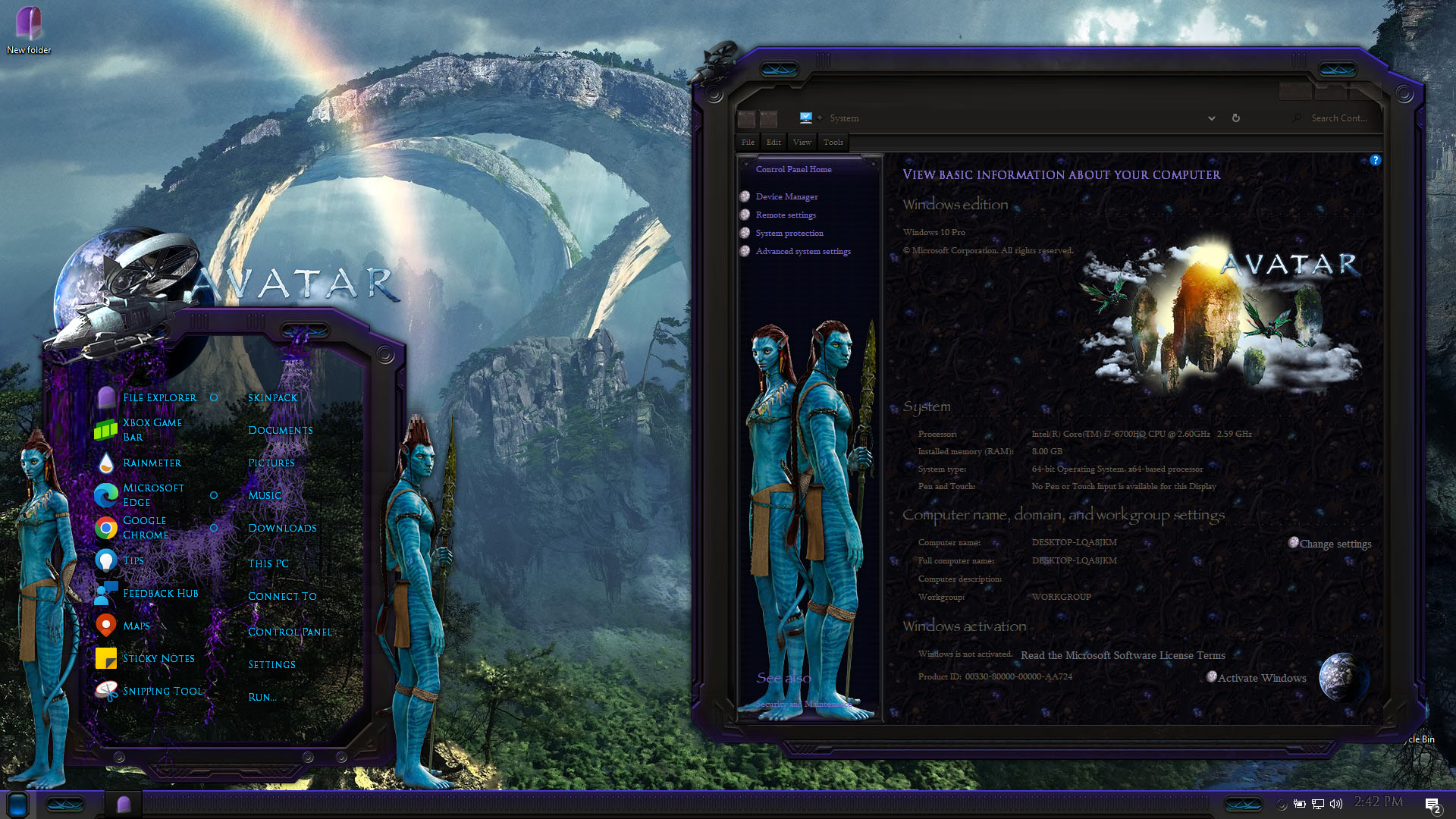Launch Xbox Game Bar
The height and width of the screenshot is (819, 1456).
(152, 430)
